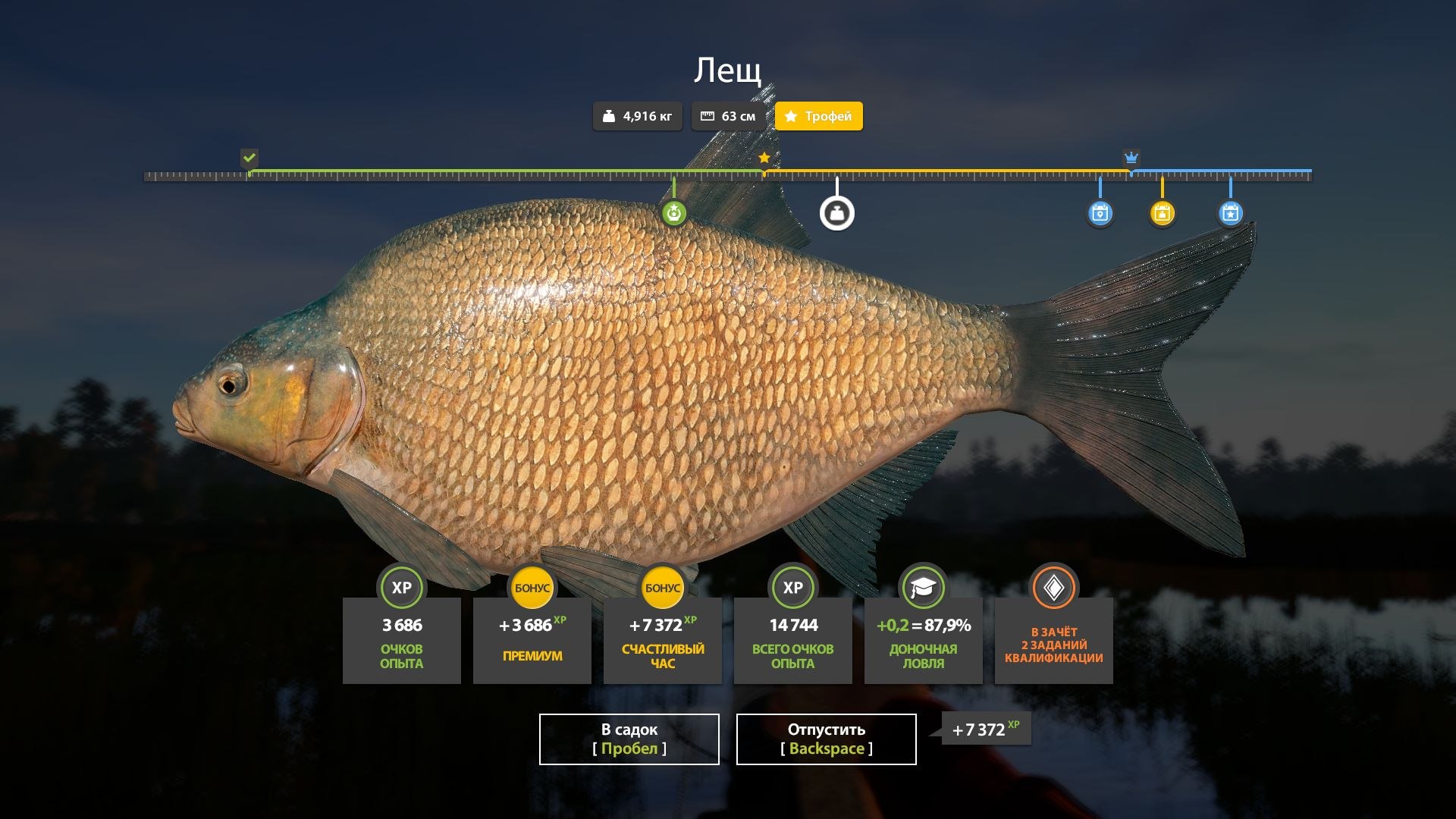1456x819 pixels.
Task: Select the Доночная ловля skill tile
Action: 923,640
